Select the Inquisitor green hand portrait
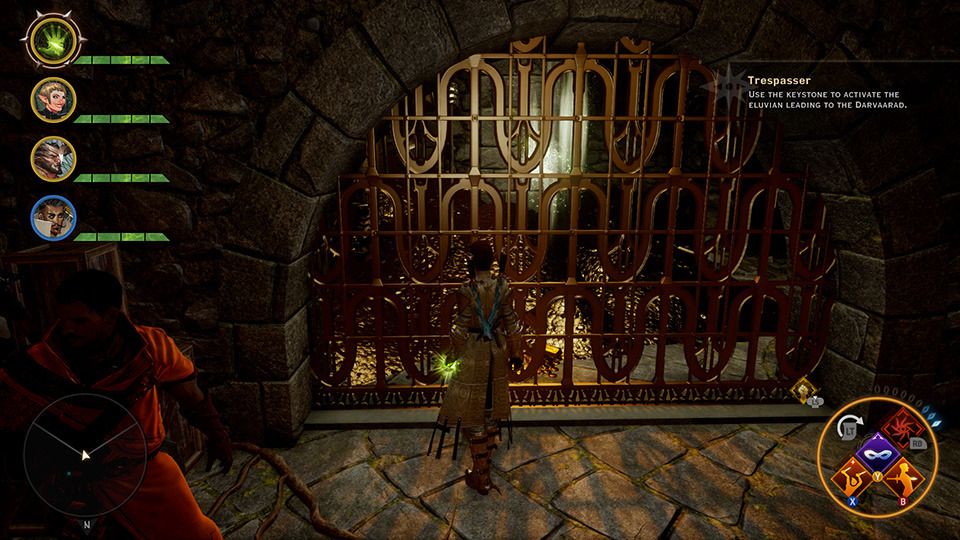The width and height of the screenshot is (960, 540). (48, 40)
